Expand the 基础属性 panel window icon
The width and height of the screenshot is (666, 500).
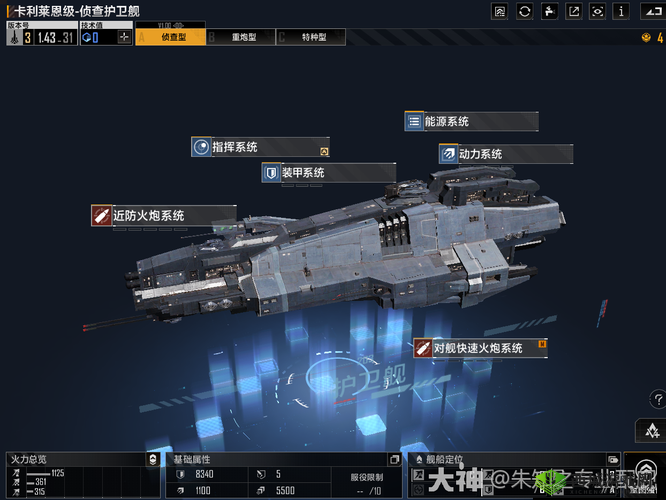tap(396, 459)
